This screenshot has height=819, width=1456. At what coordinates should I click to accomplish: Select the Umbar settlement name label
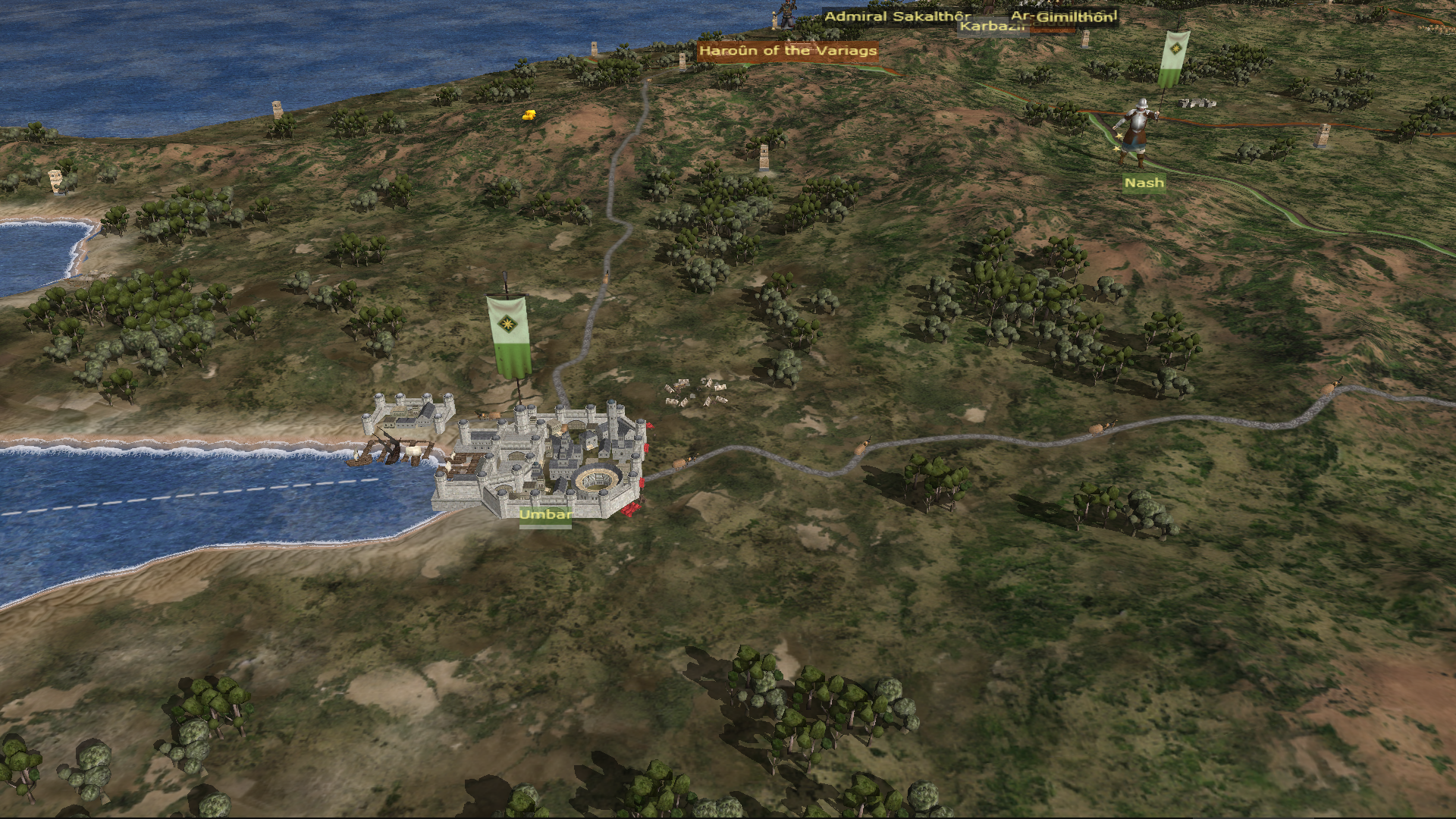[545, 514]
